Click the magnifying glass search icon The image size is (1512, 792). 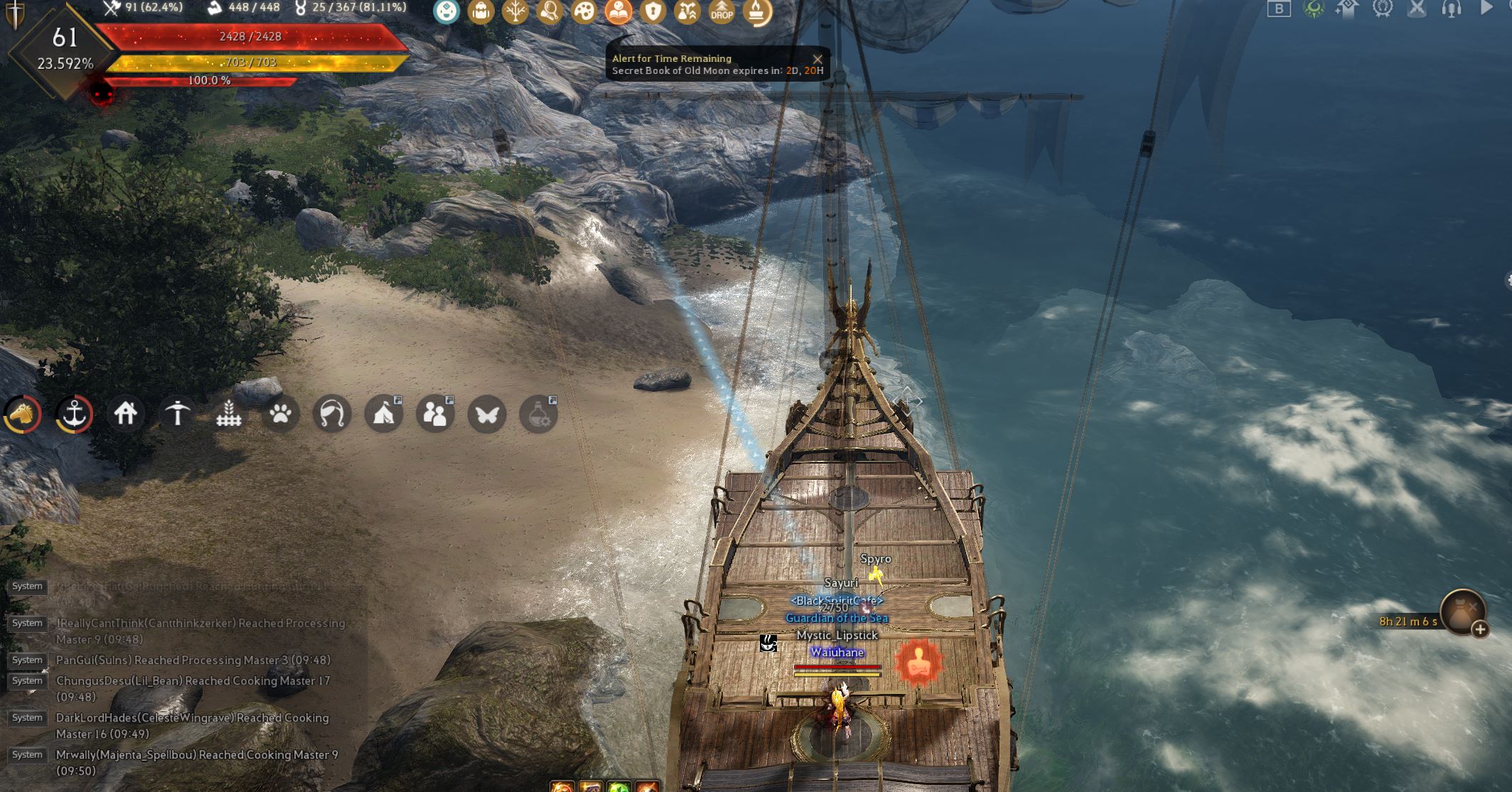[x=547, y=12]
